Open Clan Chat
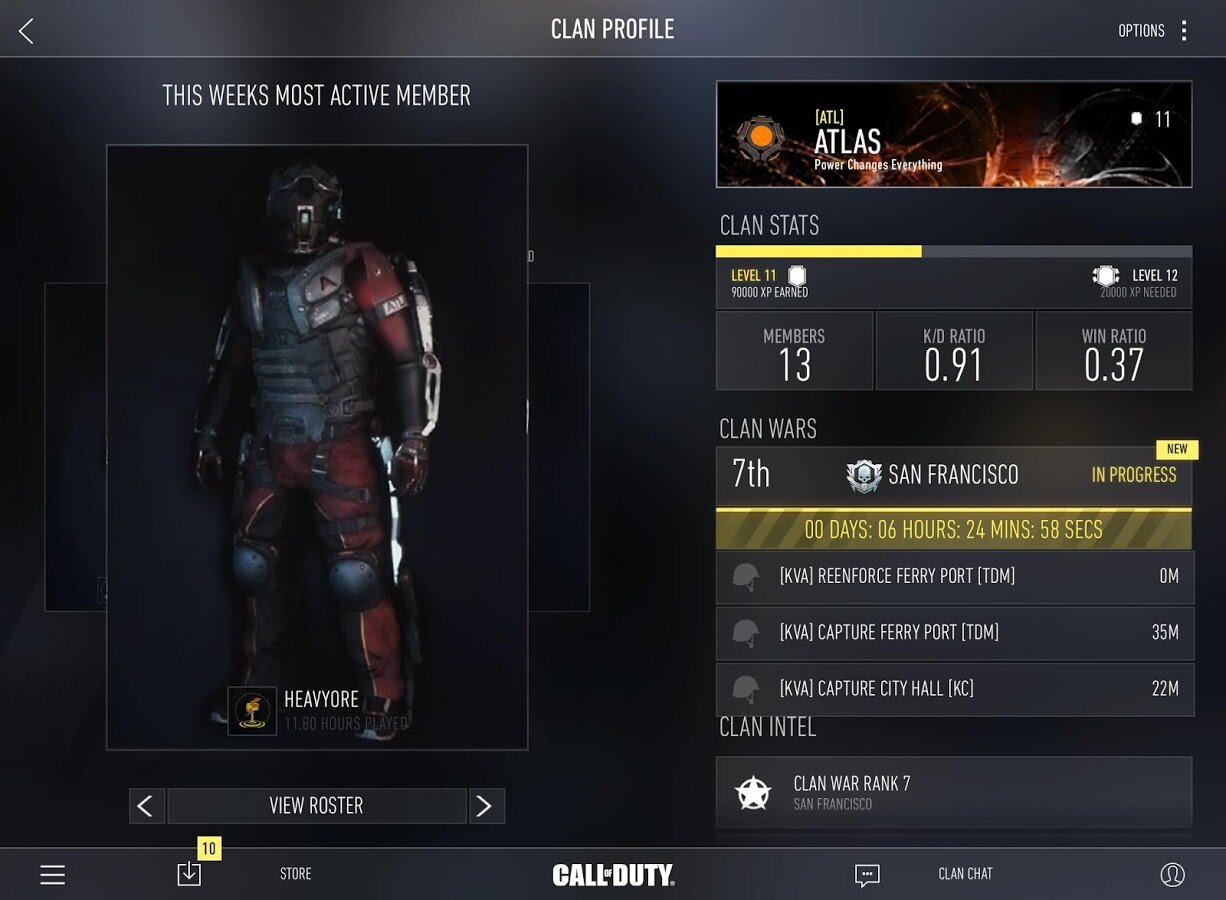Image resolution: width=1226 pixels, height=900 pixels. 965,874
